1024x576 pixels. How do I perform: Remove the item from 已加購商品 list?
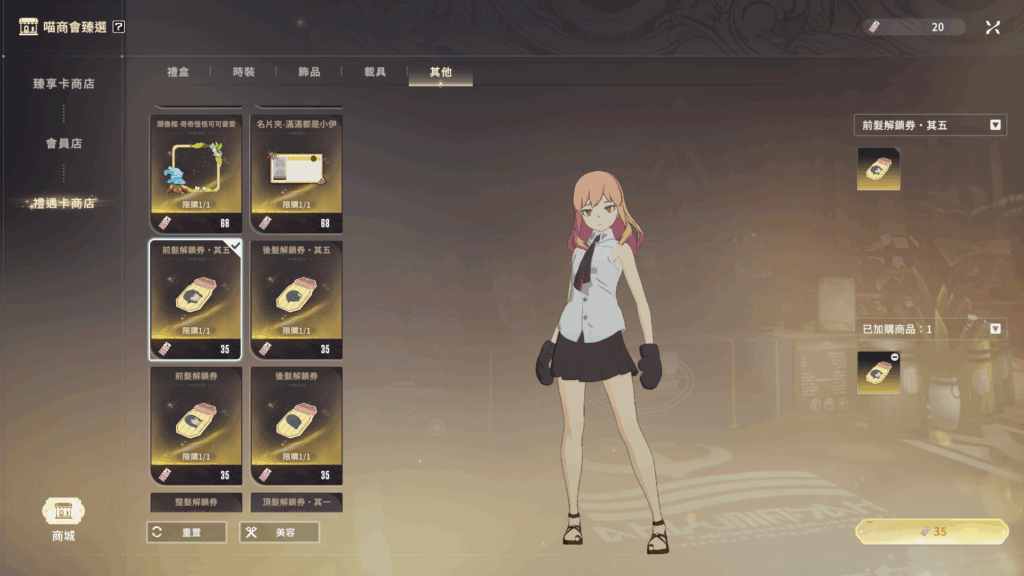[x=893, y=358]
